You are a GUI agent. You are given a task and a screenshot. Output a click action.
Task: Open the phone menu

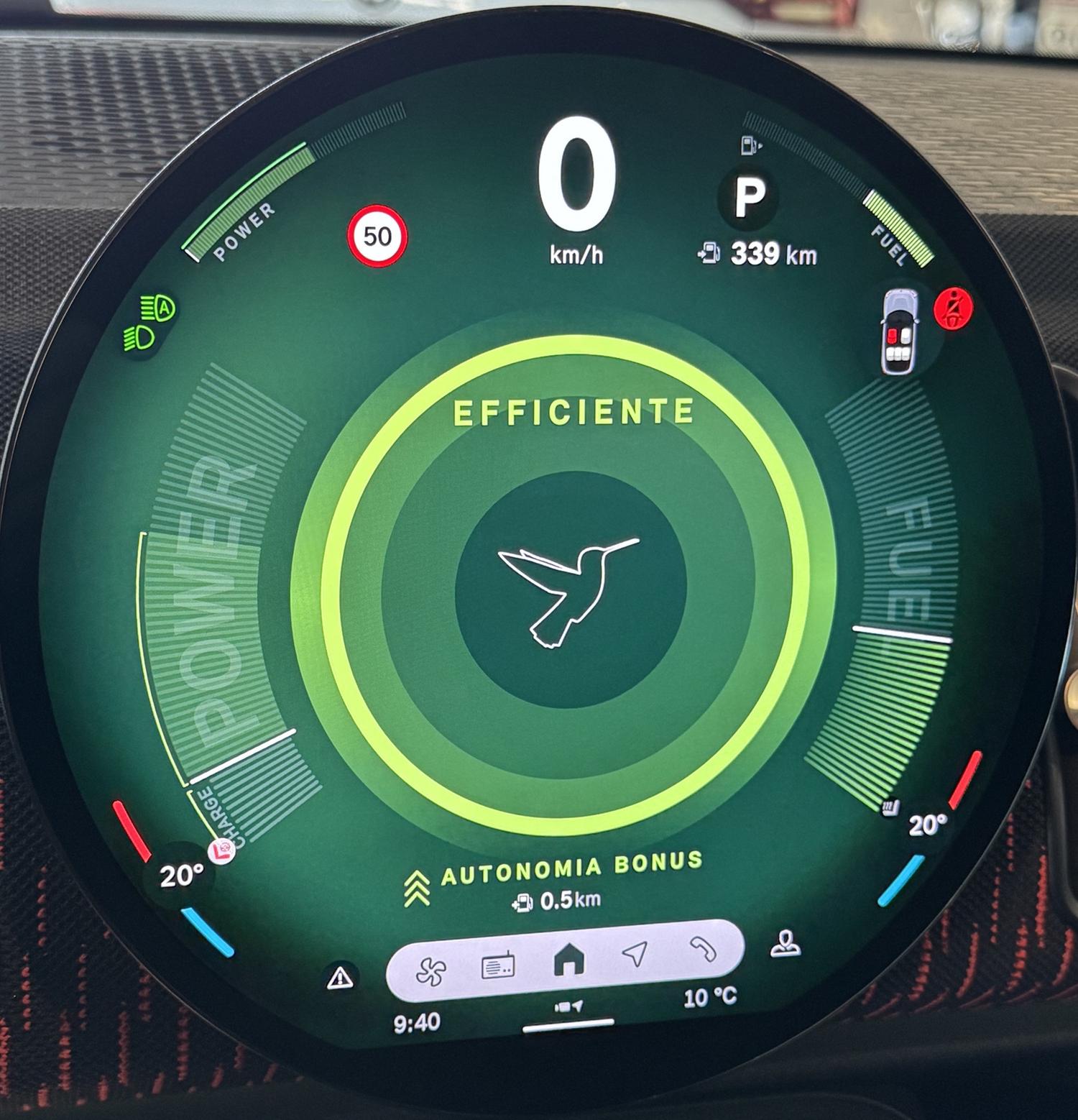pos(704,950)
